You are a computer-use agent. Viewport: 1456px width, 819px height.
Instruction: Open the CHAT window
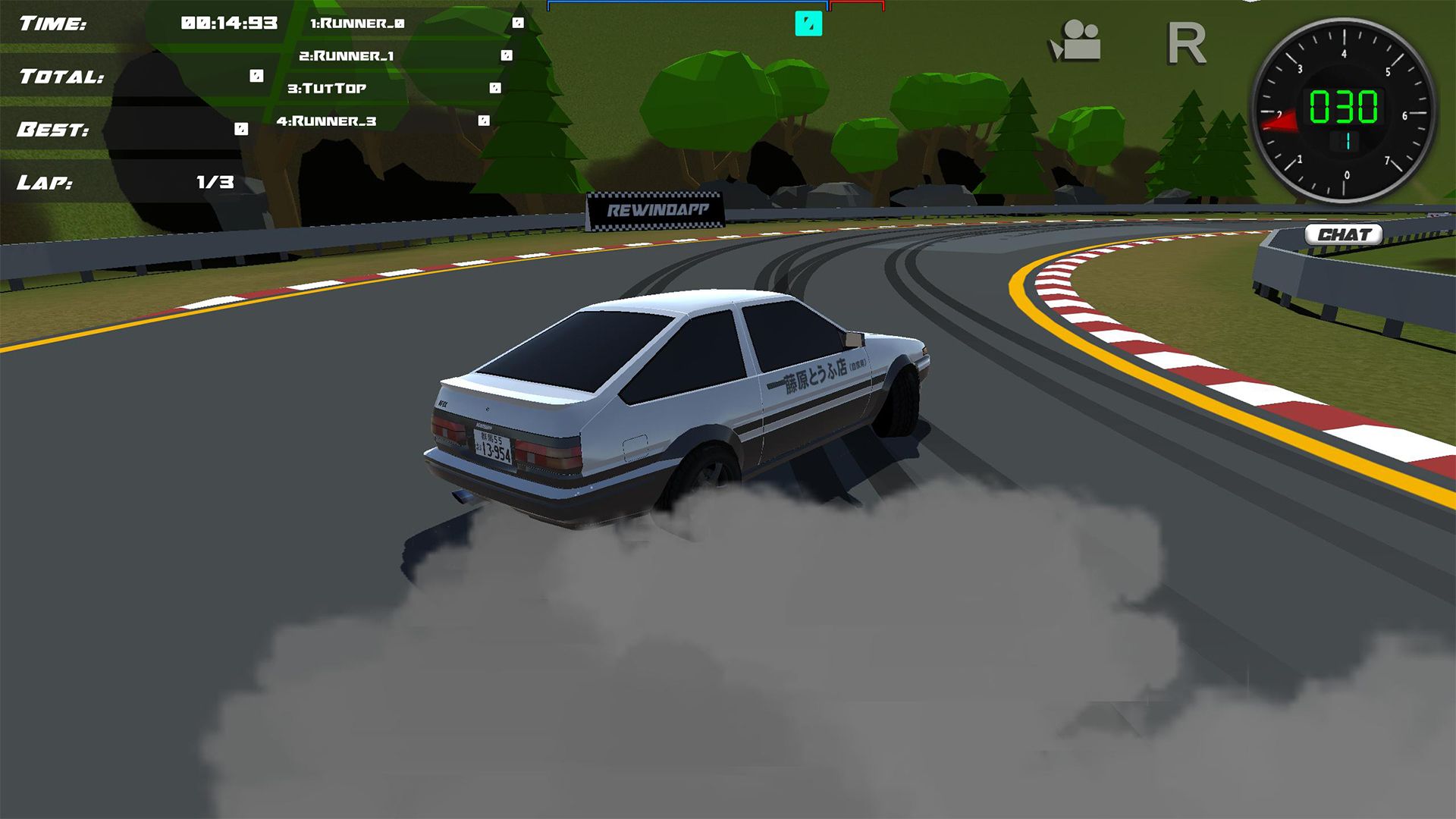click(x=1344, y=232)
